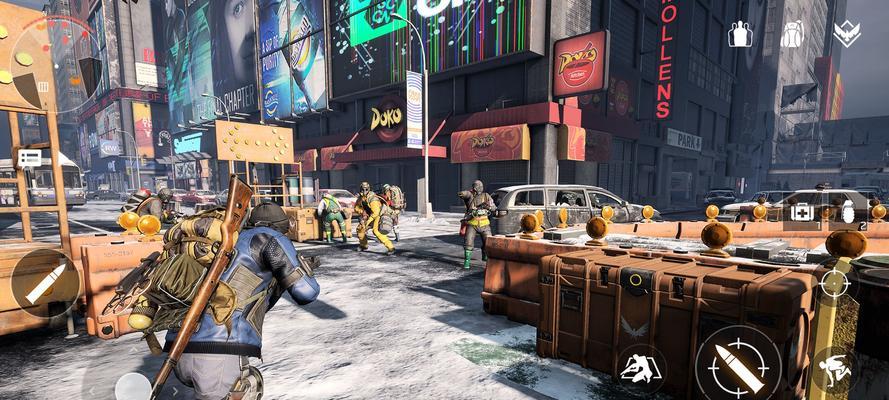The width and height of the screenshot is (889, 400).
Task: Use the medkit item slot
Action: tap(803, 211)
